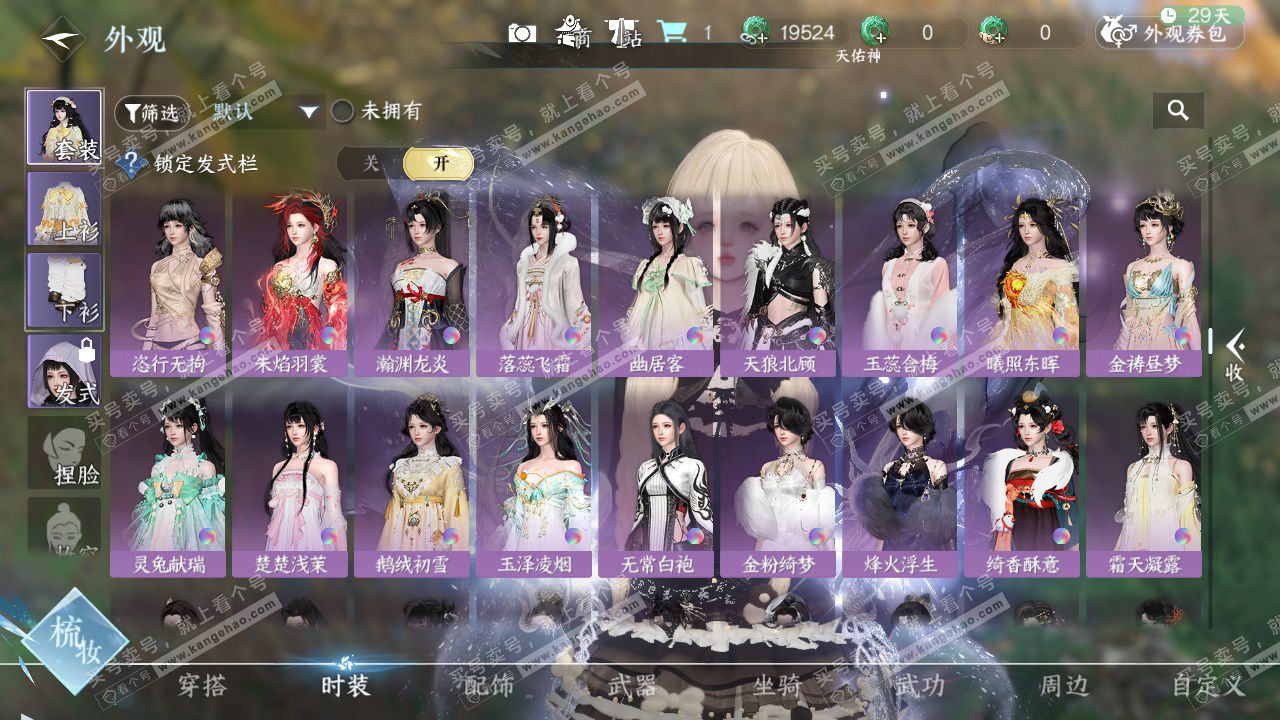
Task: Open the 下衫 bottom clothing category
Action: pos(64,290)
